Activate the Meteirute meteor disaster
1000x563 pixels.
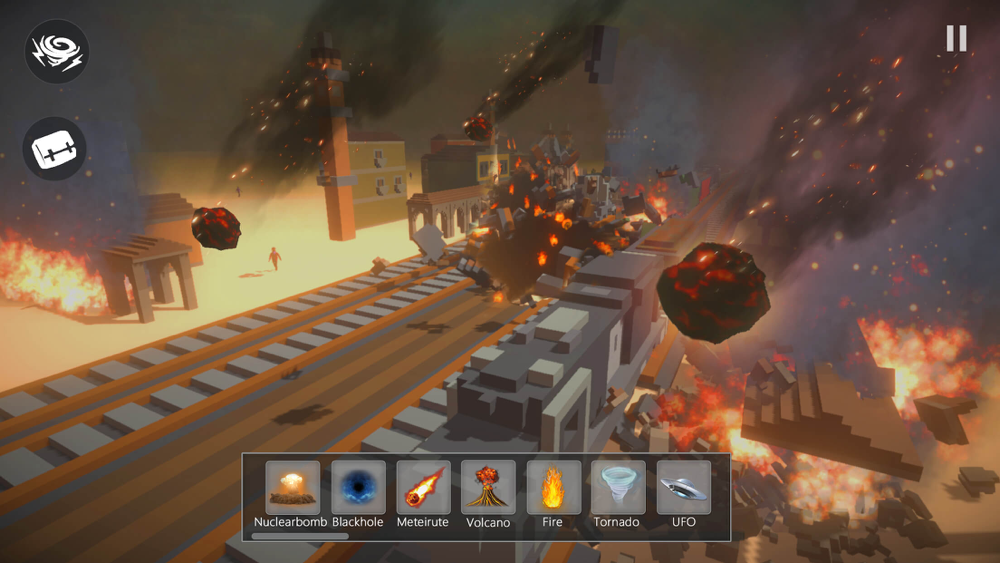423,487
